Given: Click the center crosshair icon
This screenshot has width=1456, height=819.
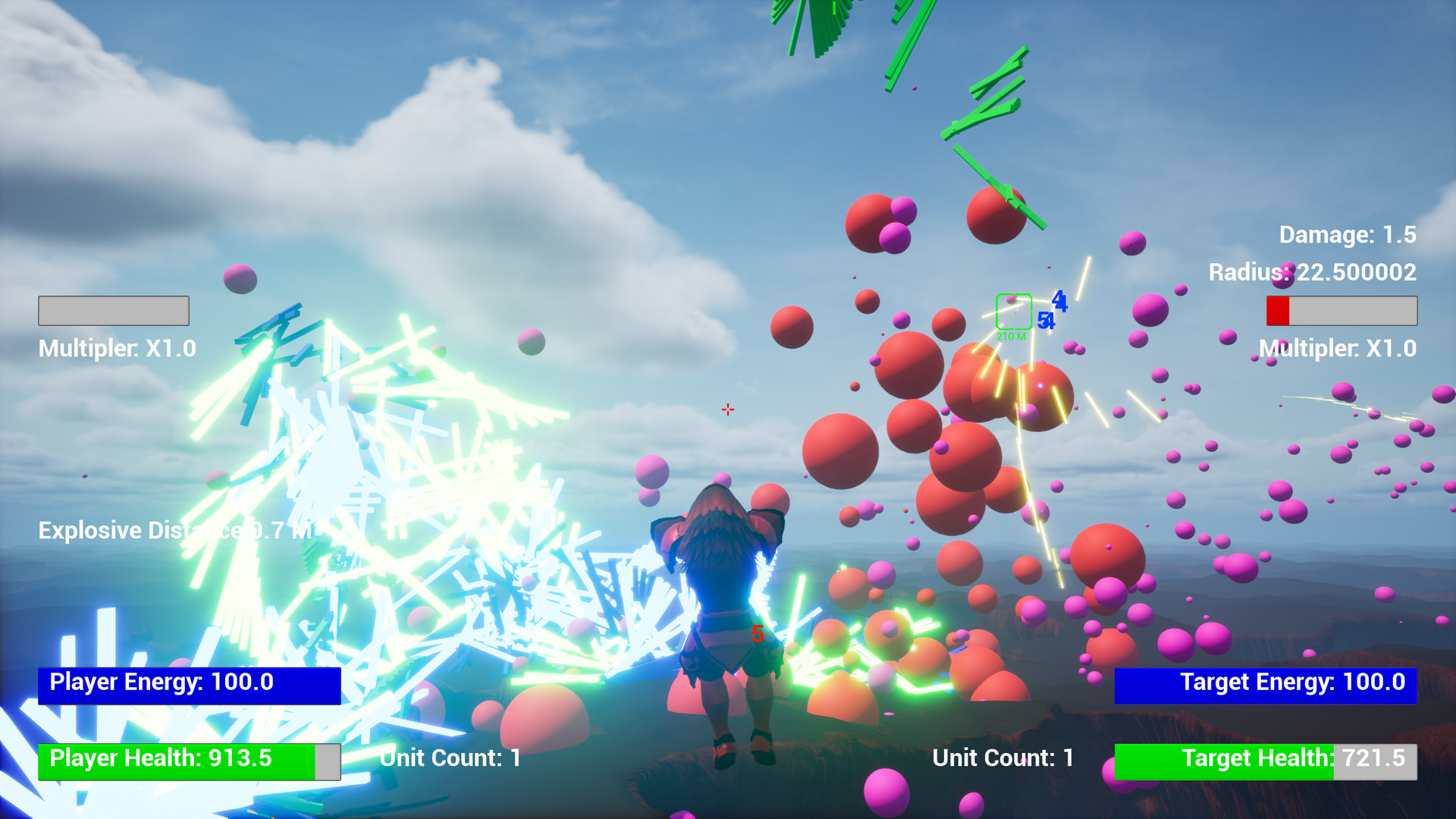Looking at the screenshot, I should tap(727, 409).
